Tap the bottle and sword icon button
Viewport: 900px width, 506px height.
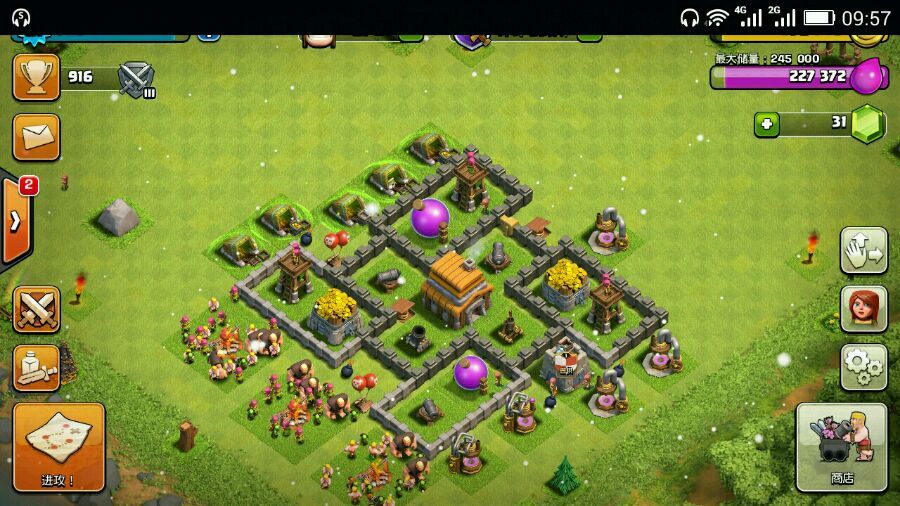click(36, 368)
